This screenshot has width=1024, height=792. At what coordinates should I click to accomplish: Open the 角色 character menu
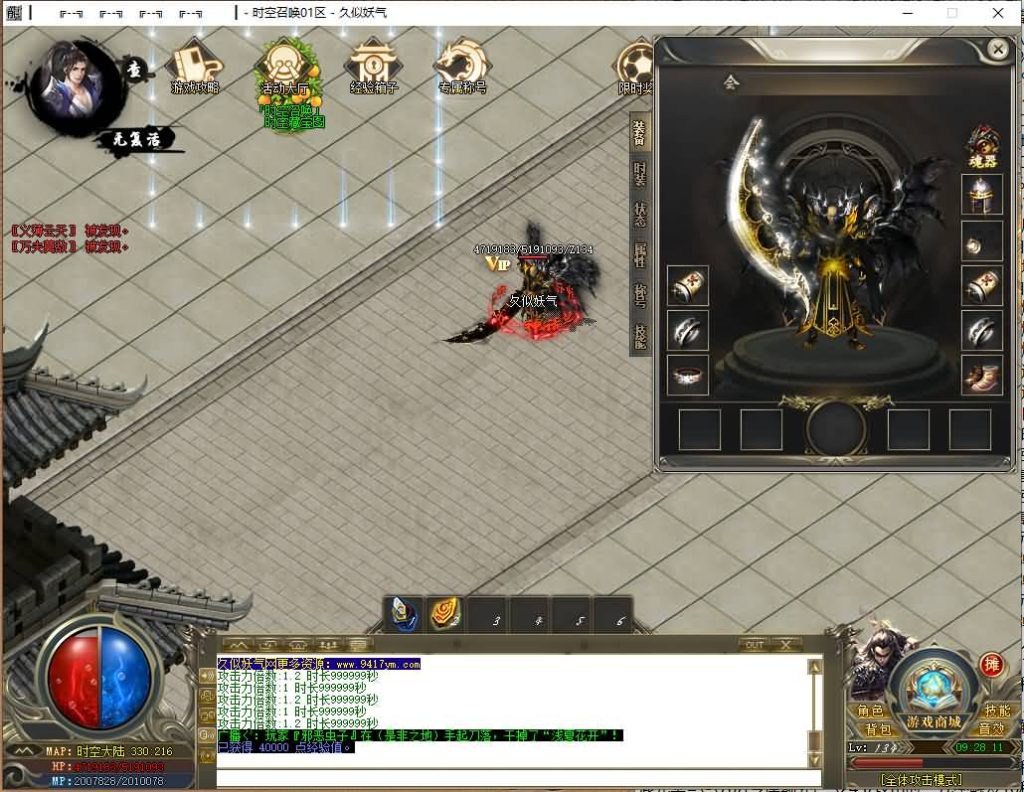(870, 710)
